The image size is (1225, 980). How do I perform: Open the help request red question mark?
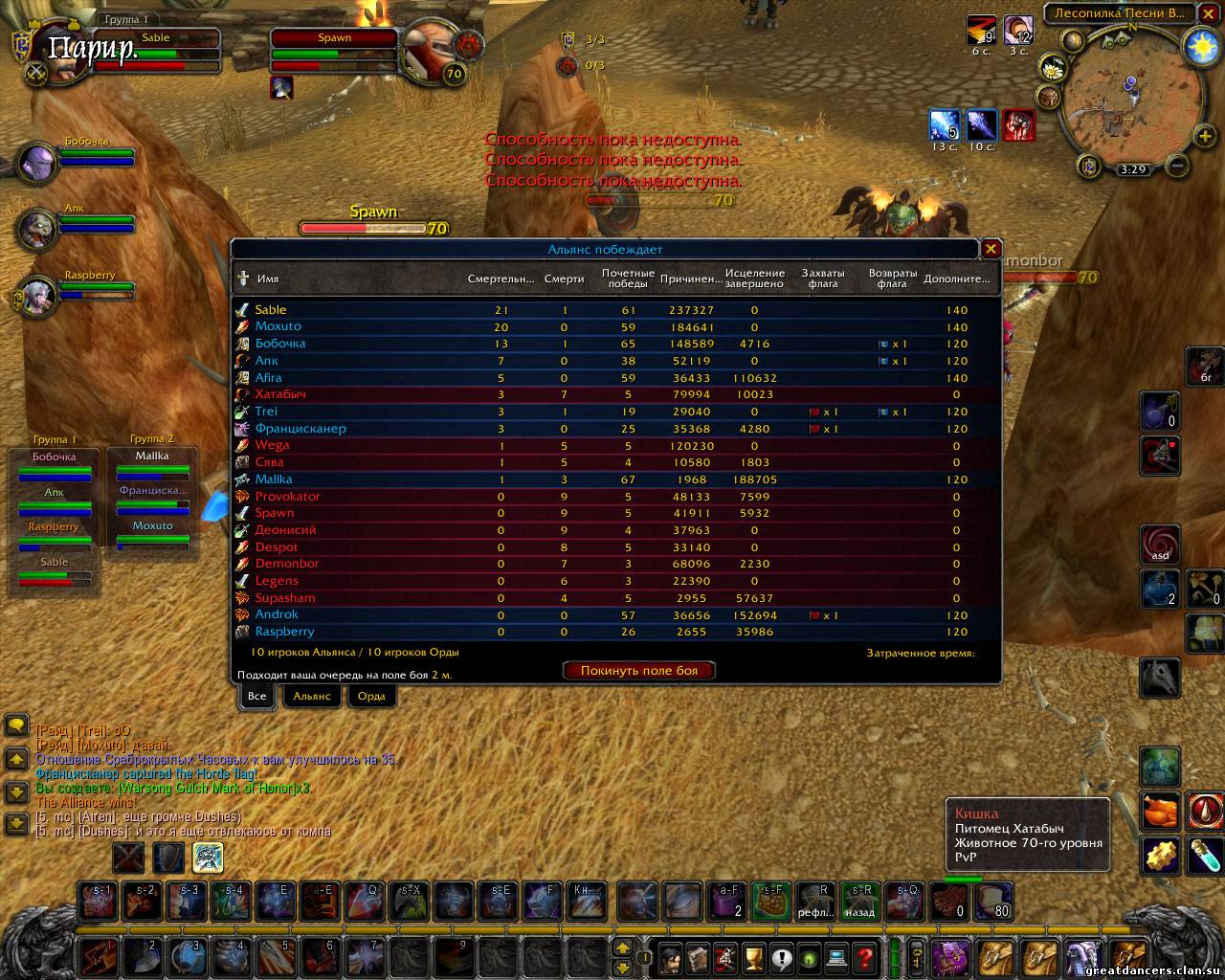(x=865, y=957)
